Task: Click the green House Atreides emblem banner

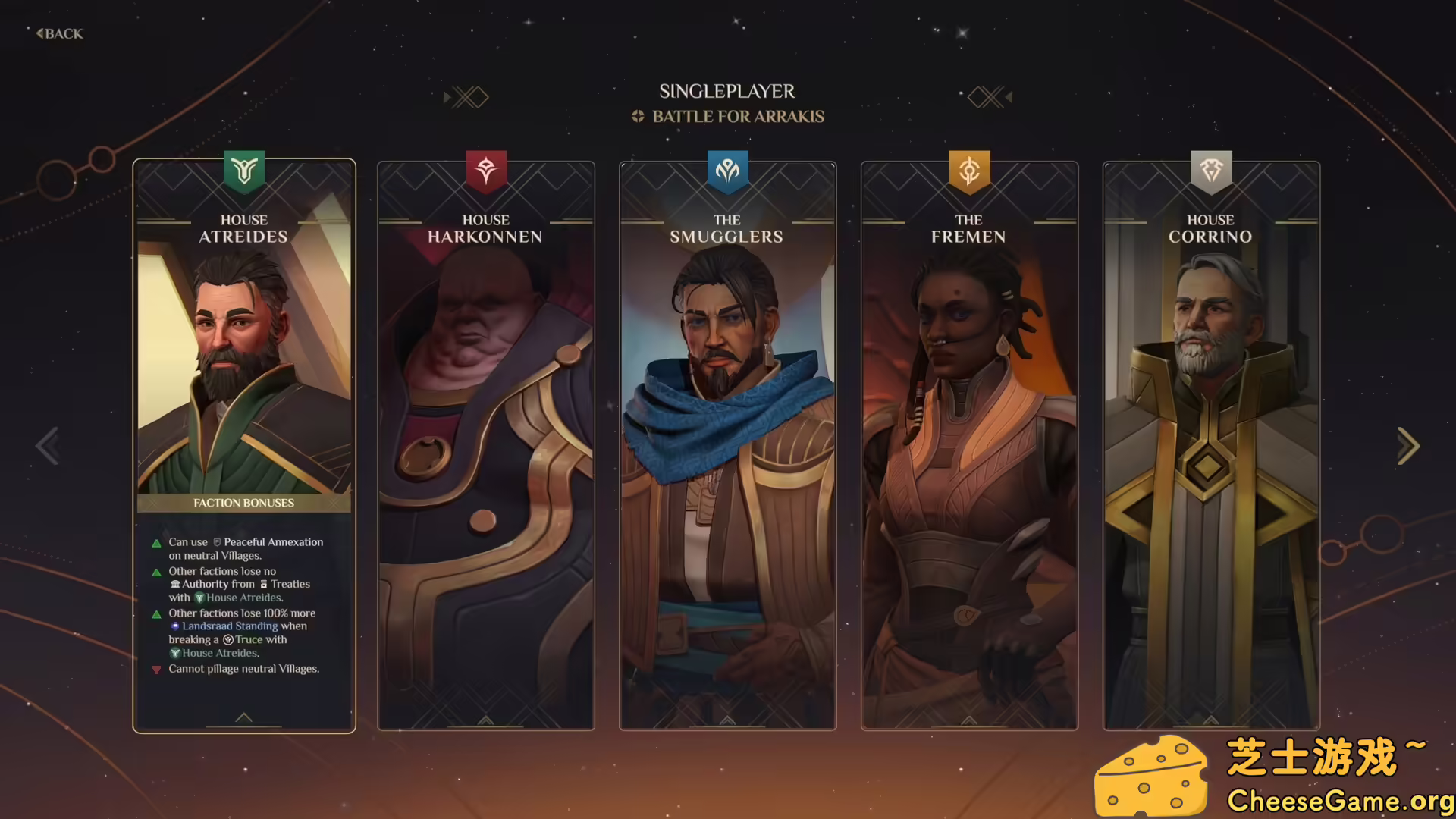Action: point(244,171)
